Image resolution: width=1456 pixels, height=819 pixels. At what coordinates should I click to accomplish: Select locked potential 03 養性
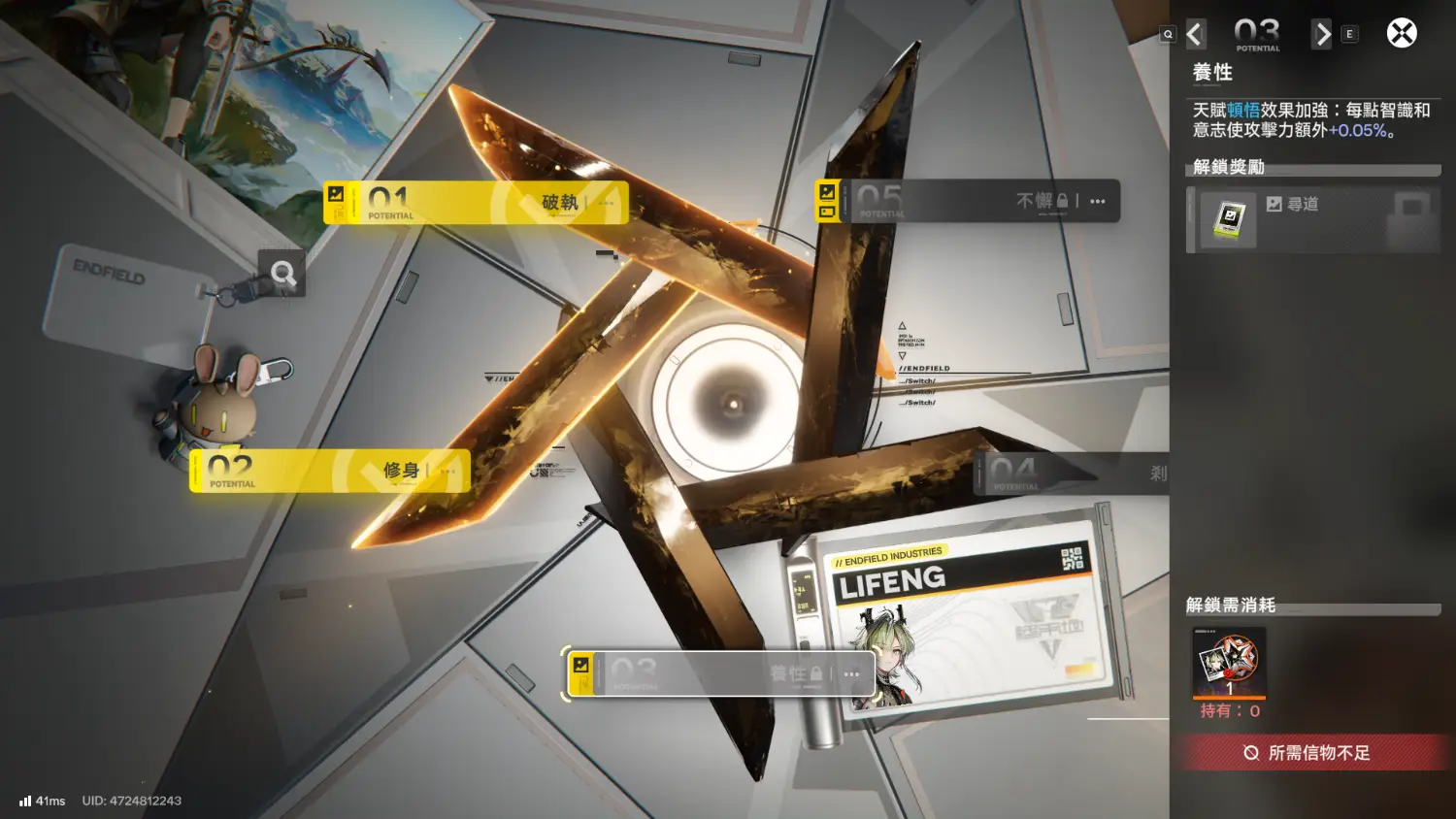(720, 673)
